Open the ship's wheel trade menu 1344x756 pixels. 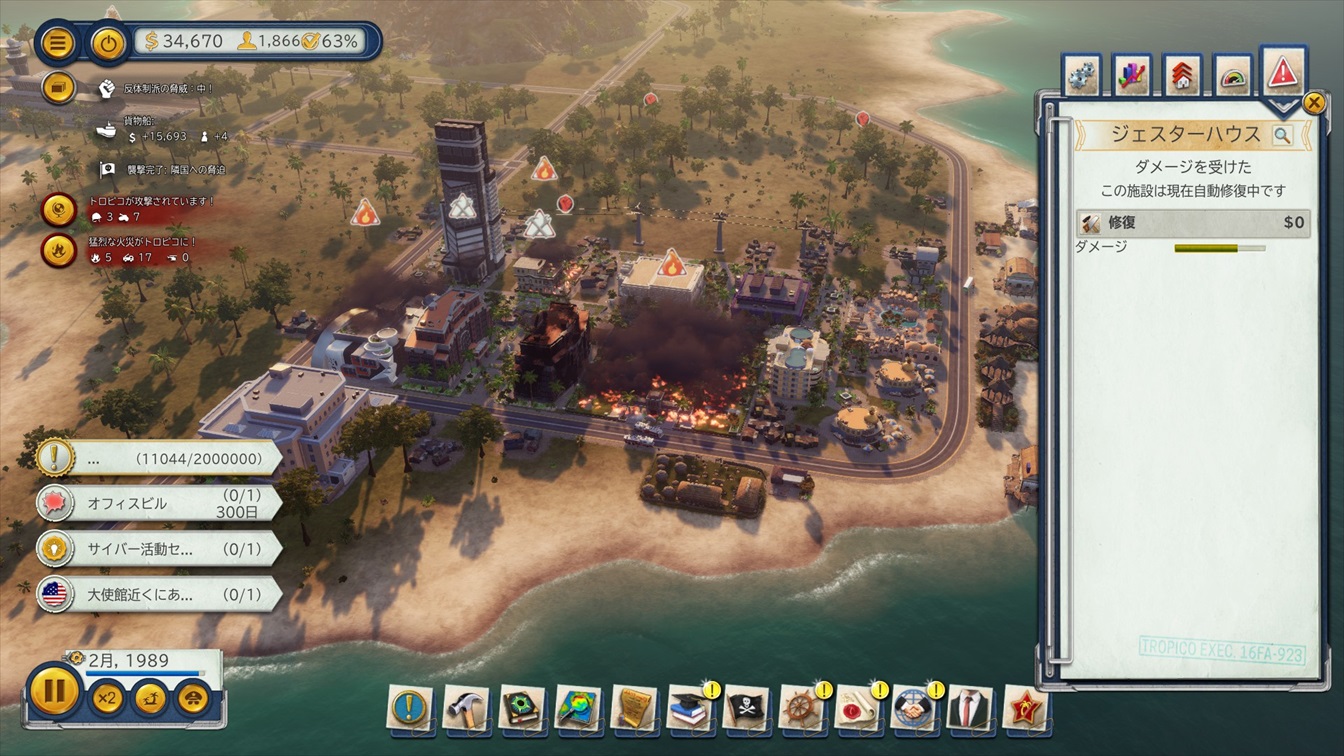click(x=801, y=707)
